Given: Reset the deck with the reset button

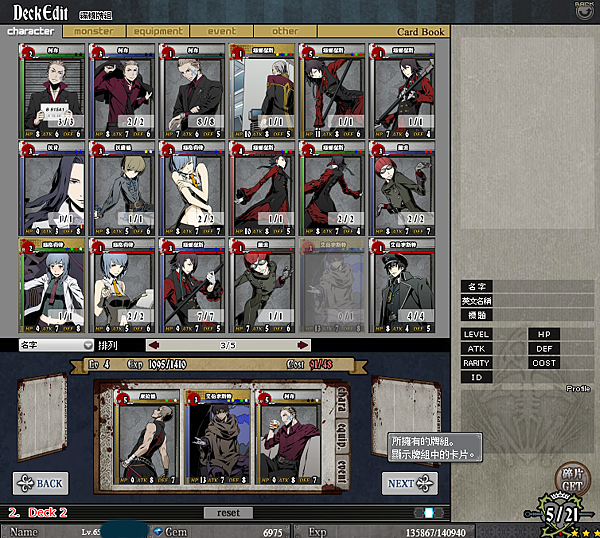Looking at the screenshot, I should click(x=228, y=512).
